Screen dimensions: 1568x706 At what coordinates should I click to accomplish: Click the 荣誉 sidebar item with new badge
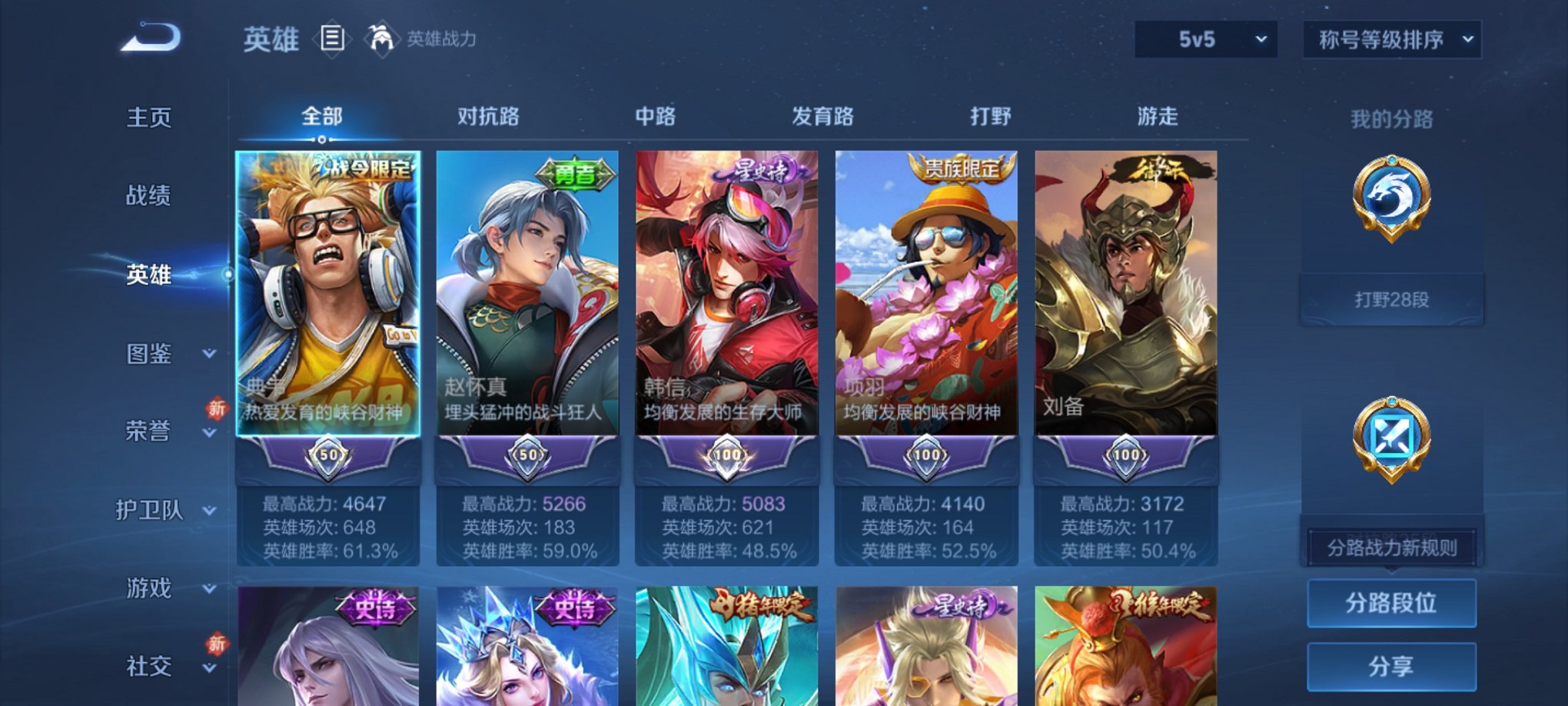(152, 433)
